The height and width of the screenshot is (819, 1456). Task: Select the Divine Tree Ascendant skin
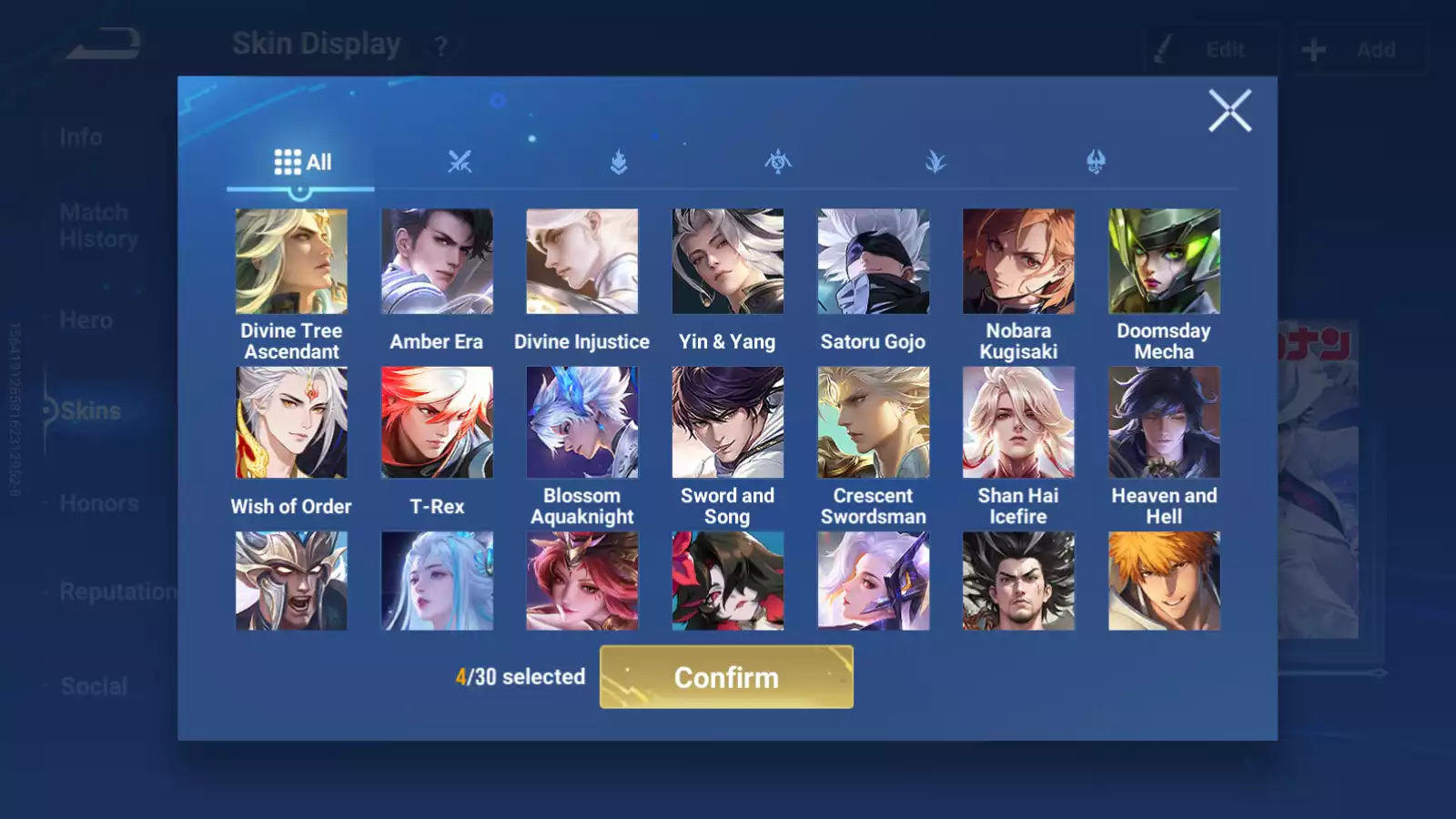coord(291,262)
